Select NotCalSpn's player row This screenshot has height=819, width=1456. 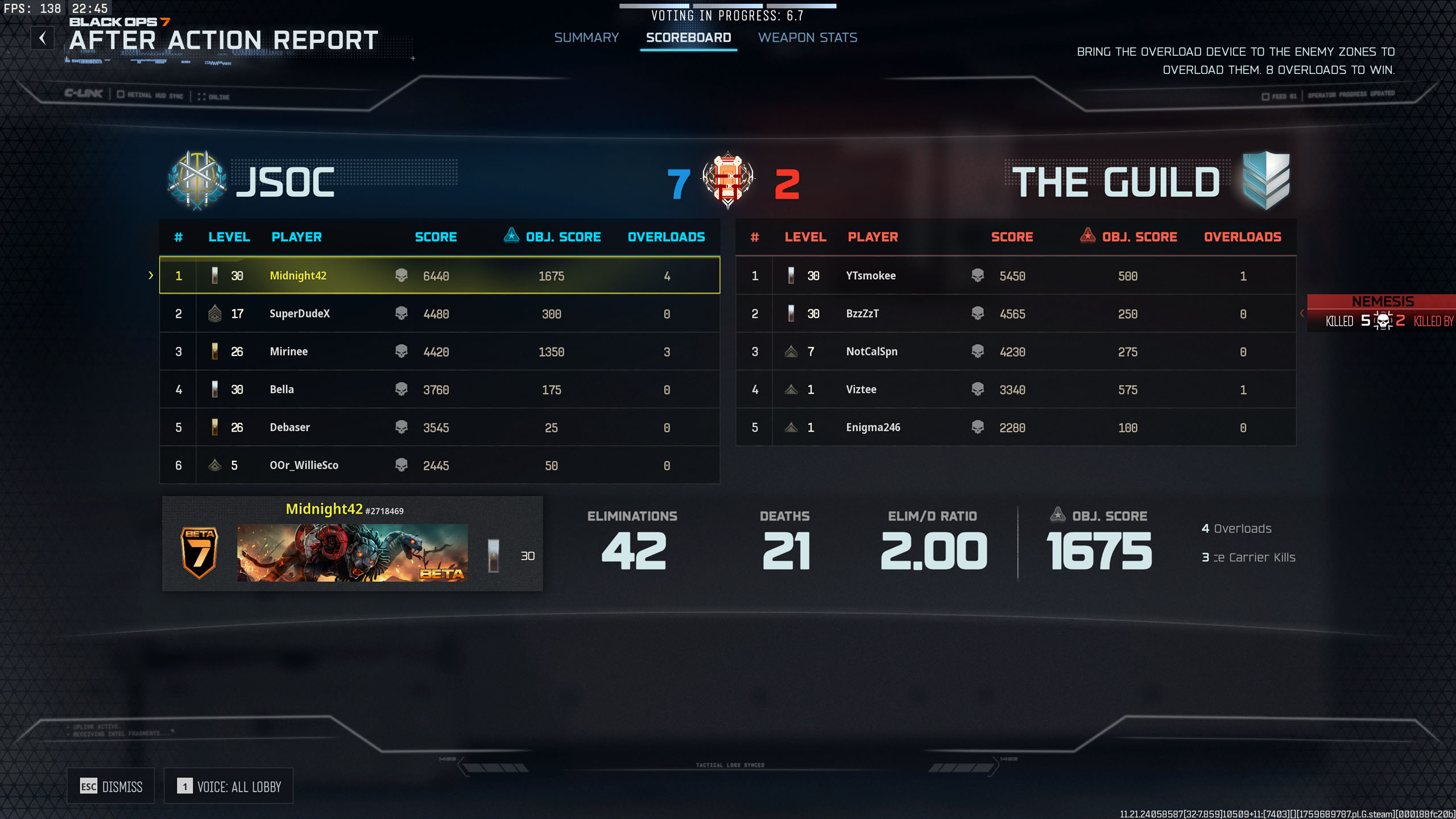[1016, 351]
